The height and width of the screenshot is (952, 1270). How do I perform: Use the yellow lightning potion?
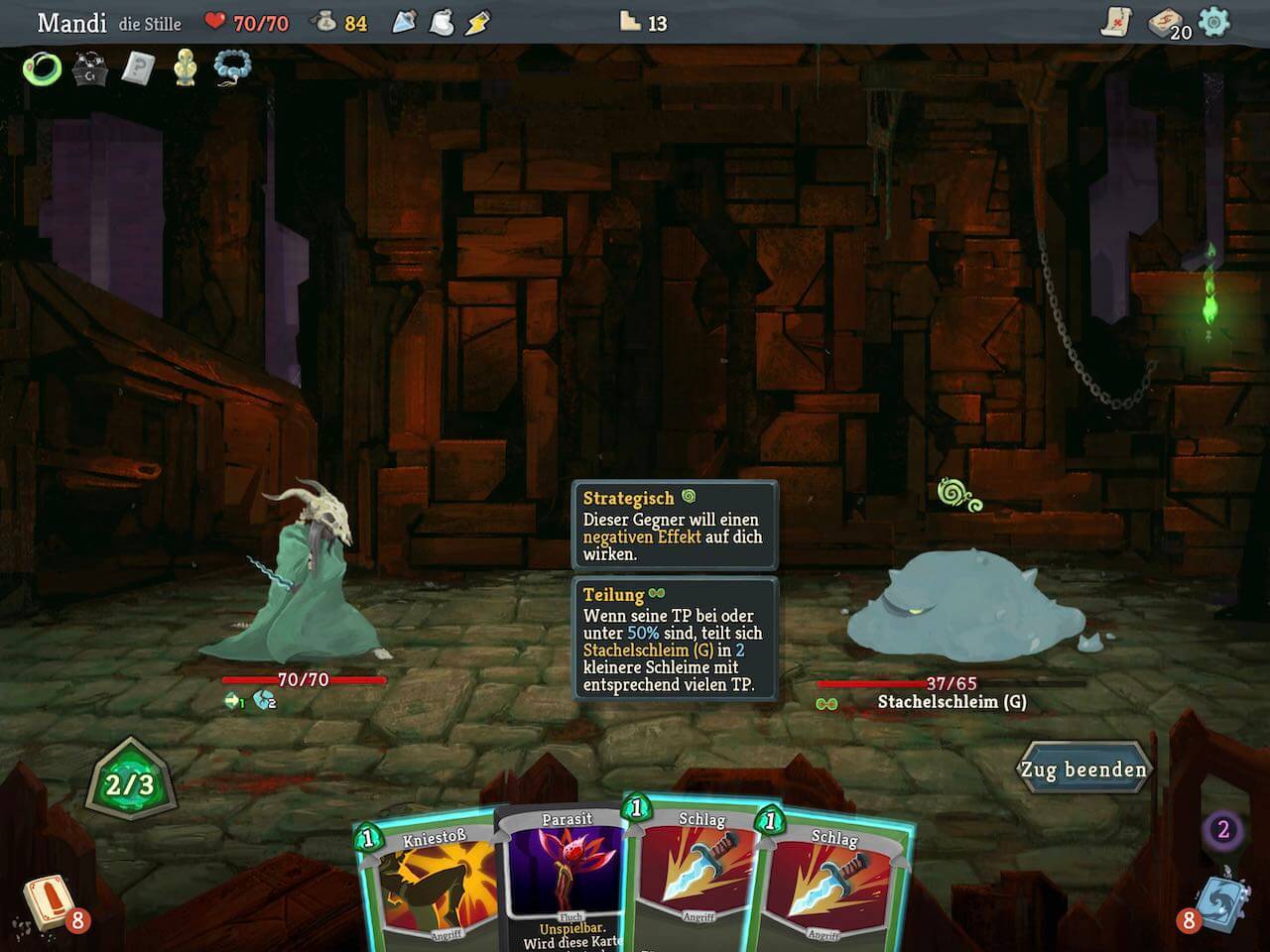478,22
